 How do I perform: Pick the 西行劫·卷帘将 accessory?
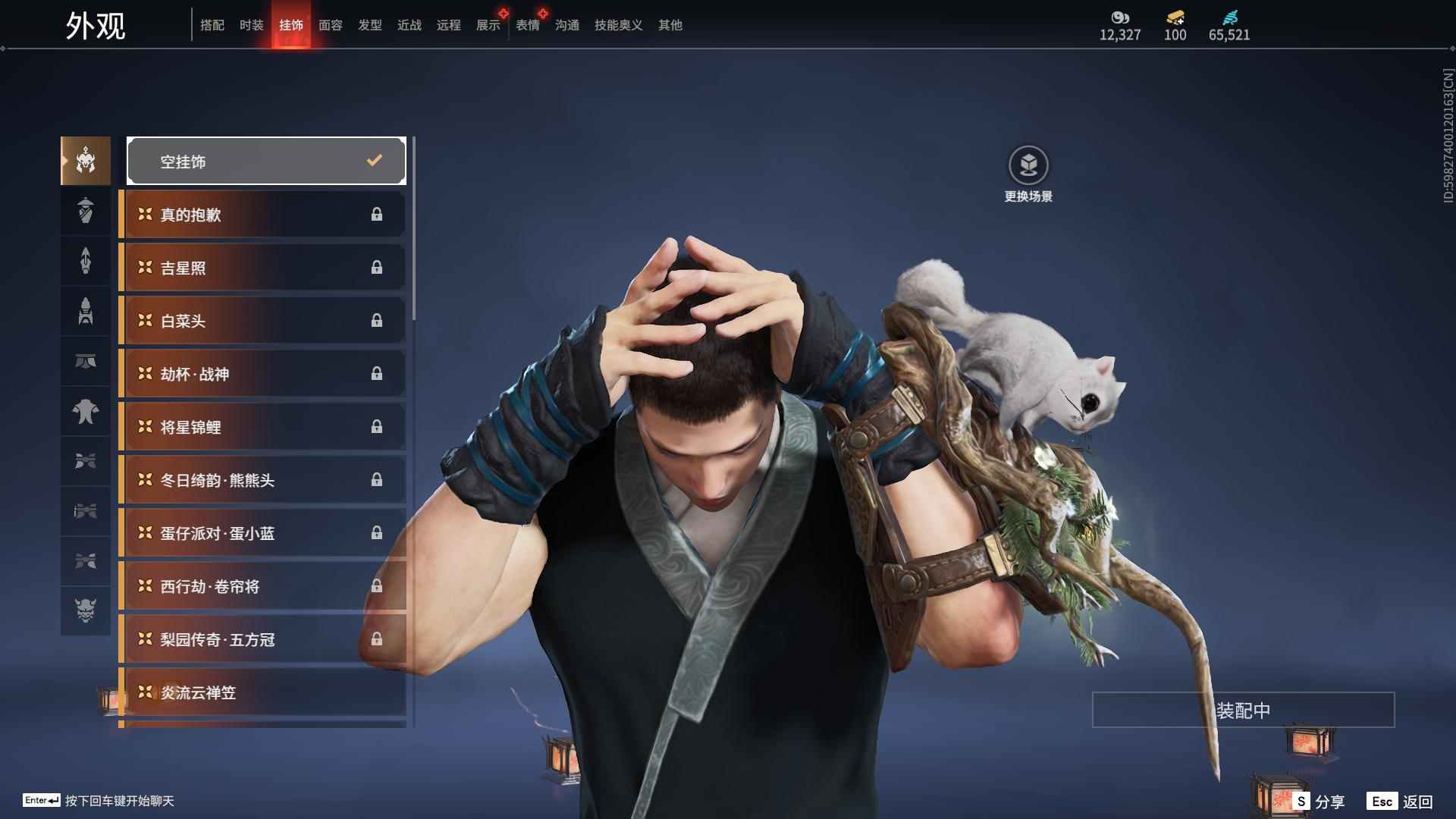click(x=262, y=586)
